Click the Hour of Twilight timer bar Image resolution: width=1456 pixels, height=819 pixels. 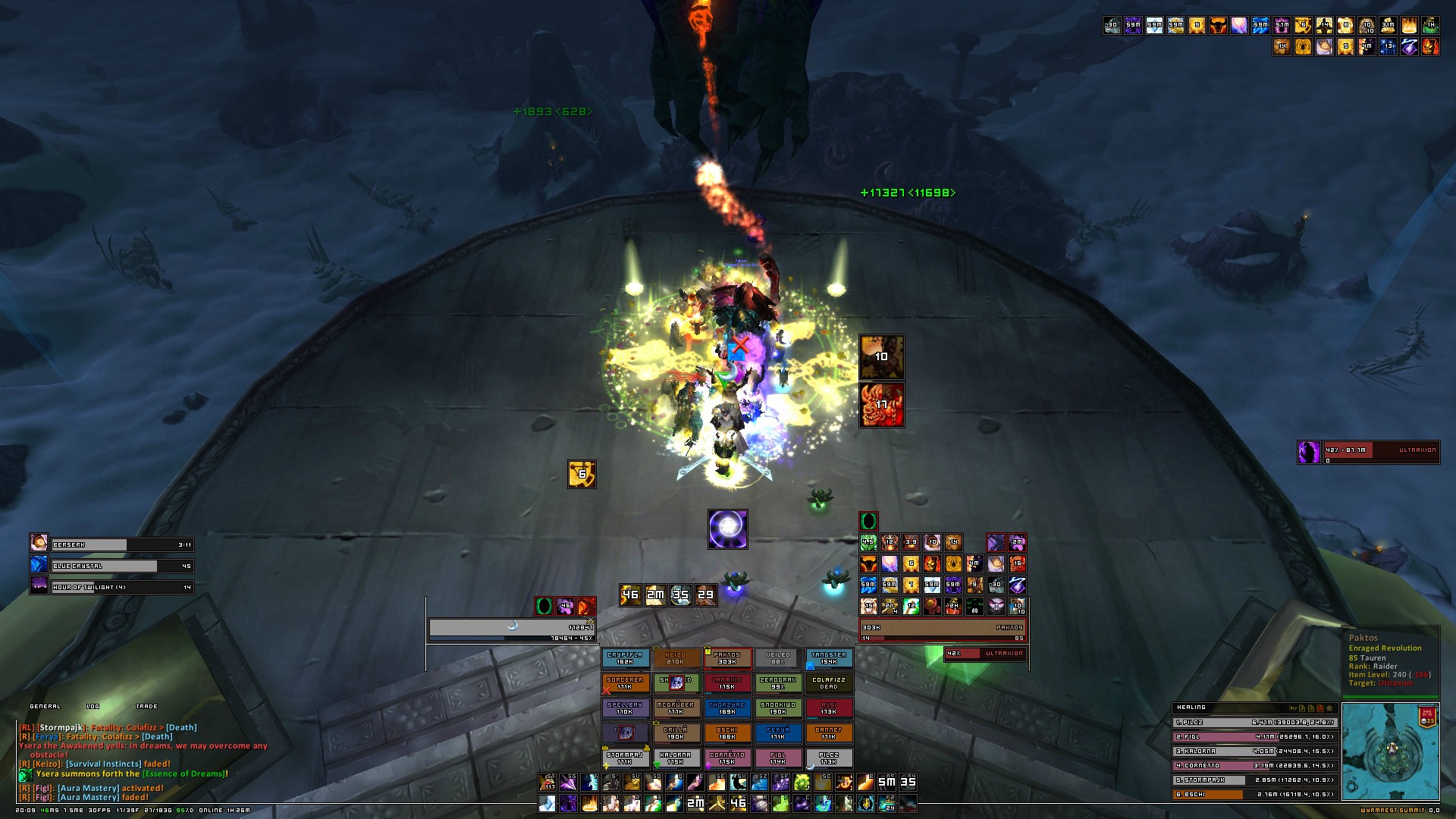121,587
